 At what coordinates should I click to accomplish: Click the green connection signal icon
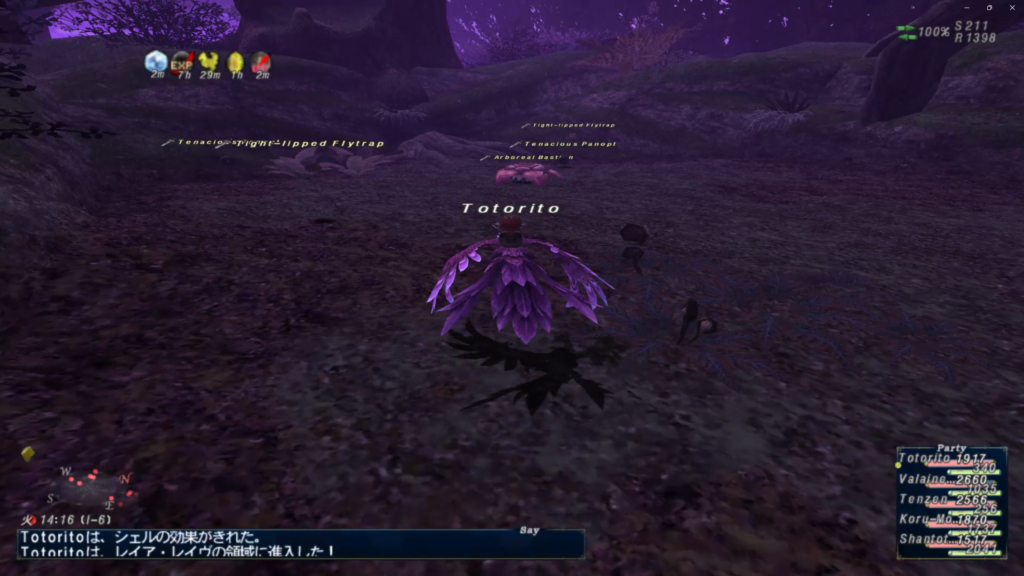906,32
